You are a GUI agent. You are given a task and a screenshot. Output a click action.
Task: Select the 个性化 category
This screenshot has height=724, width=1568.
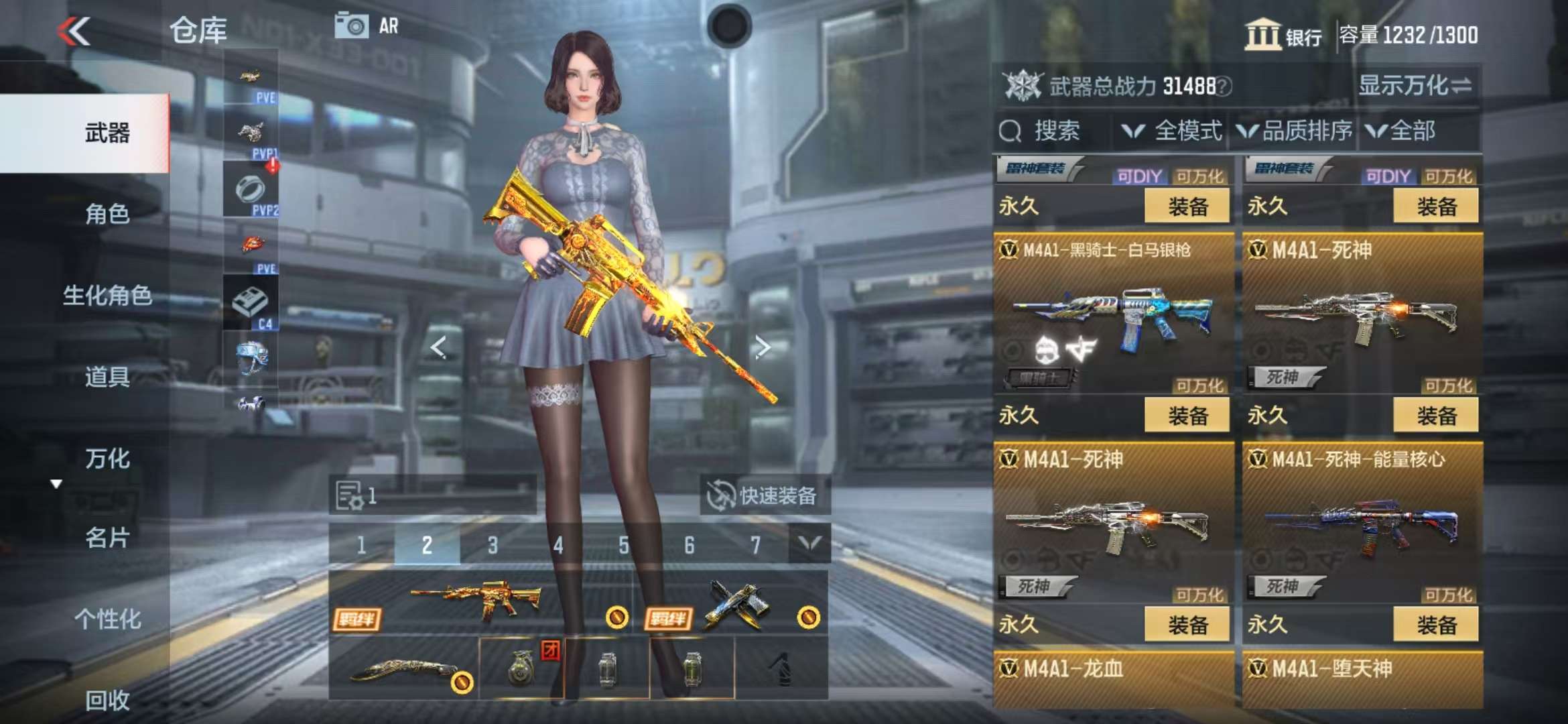(107, 619)
